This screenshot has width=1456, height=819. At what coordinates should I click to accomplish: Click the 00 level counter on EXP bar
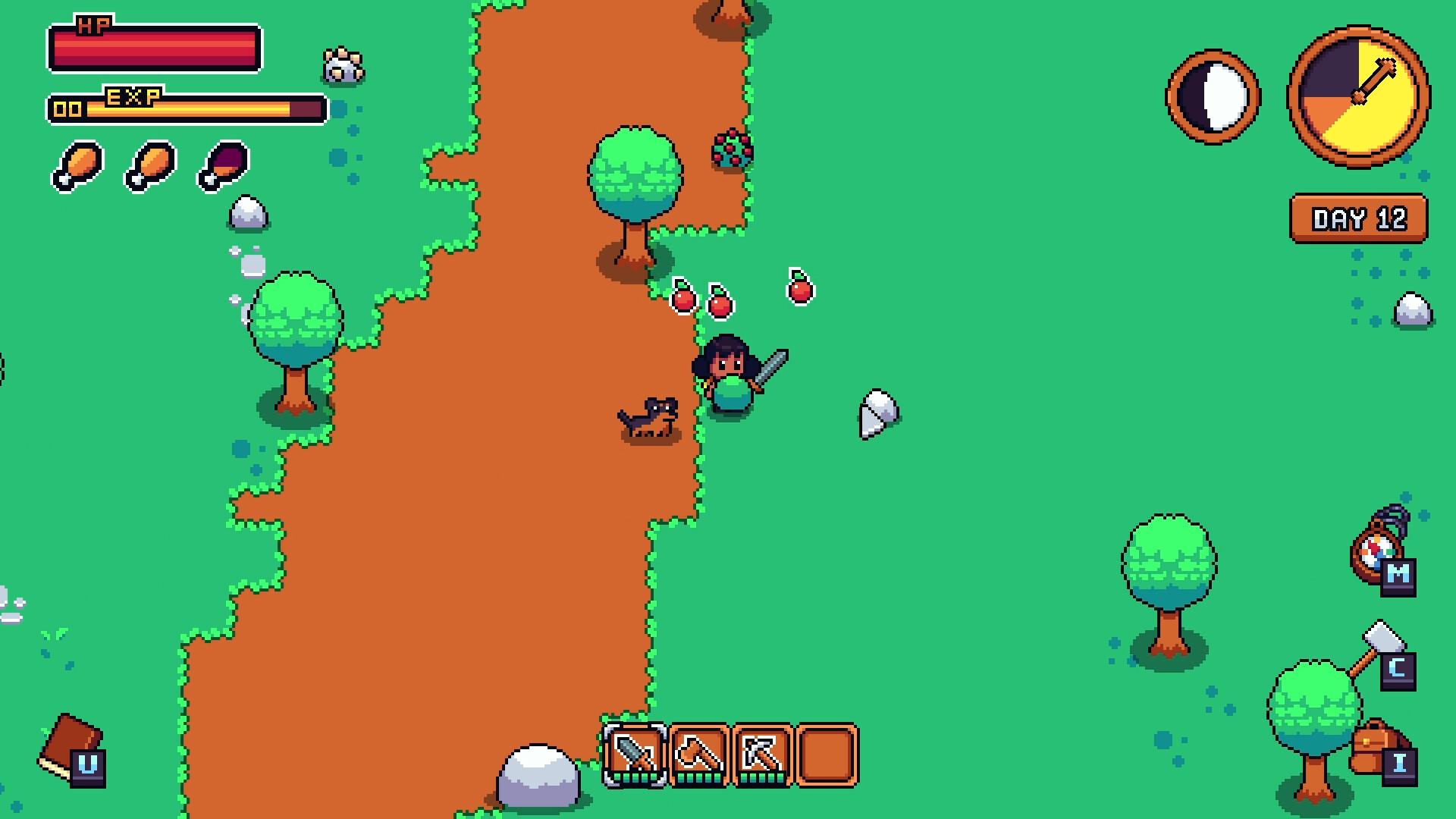pyautogui.click(x=70, y=108)
